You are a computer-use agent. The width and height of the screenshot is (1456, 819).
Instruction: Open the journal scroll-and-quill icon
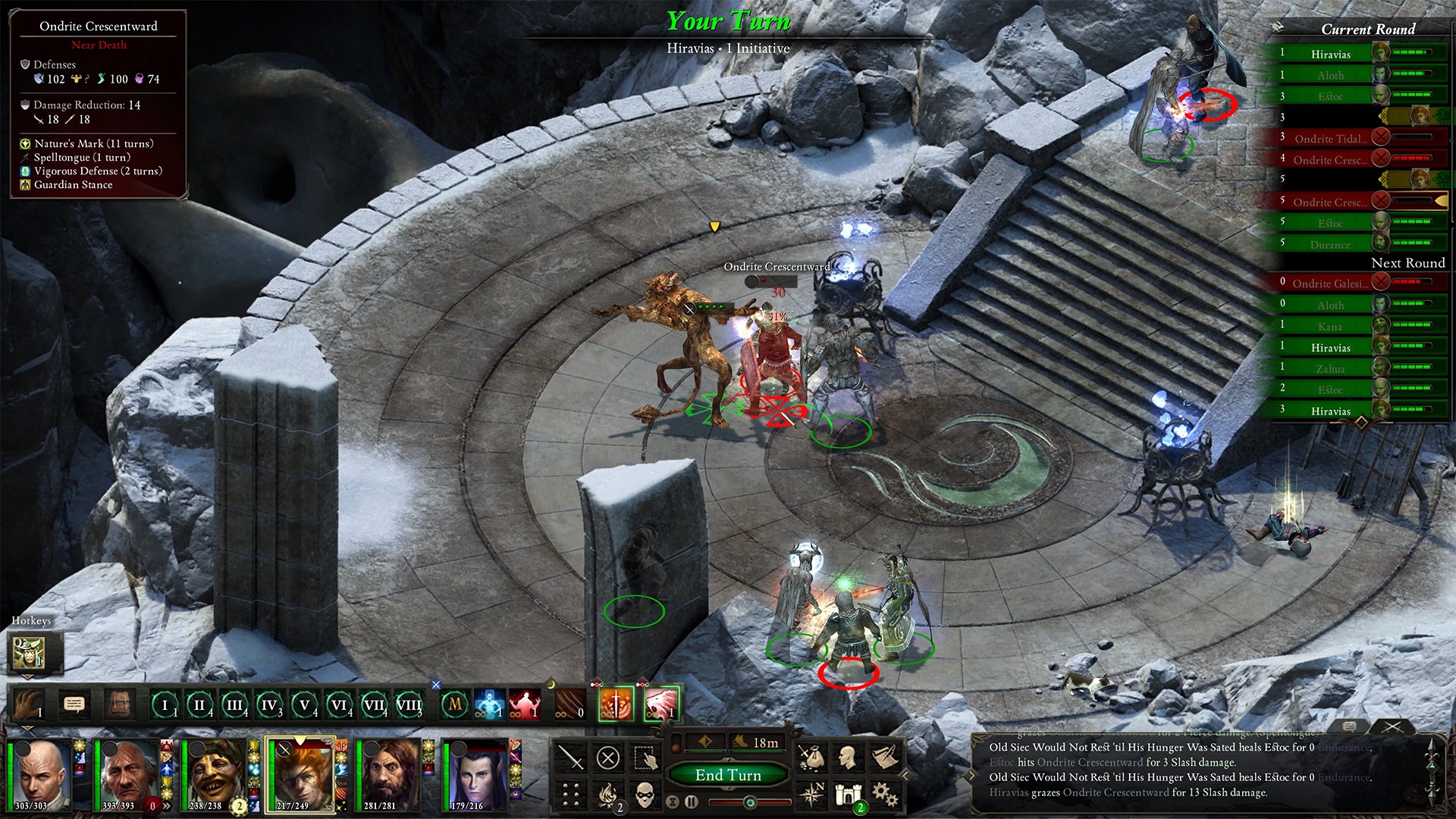(x=883, y=756)
